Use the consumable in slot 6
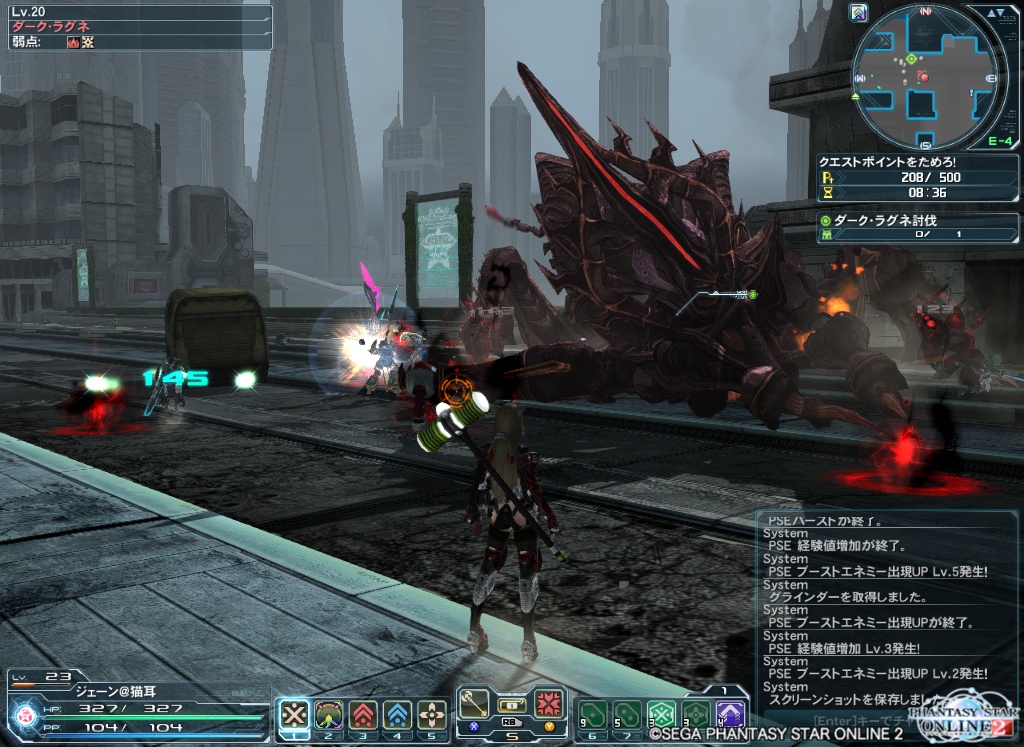Image resolution: width=1024 pixels, height=747 pixels. 592,714
